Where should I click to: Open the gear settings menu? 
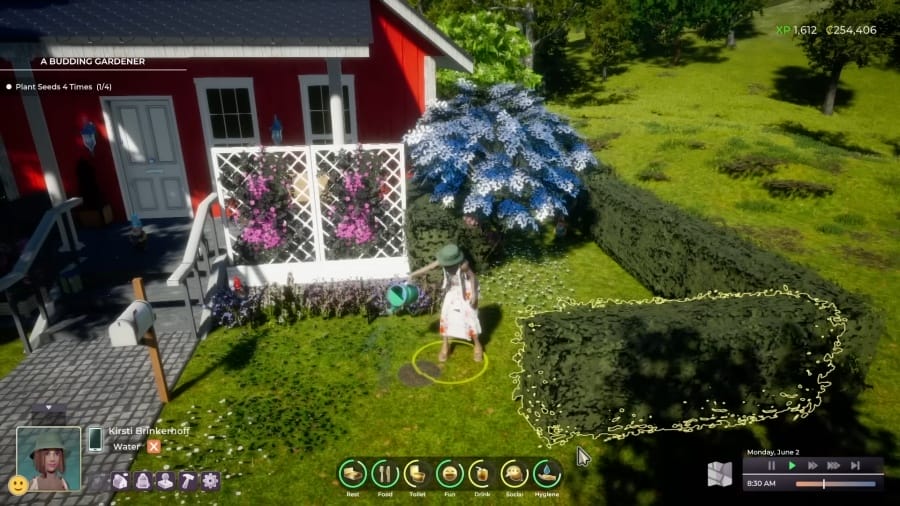pyautogui.click(x=210, y=481)
